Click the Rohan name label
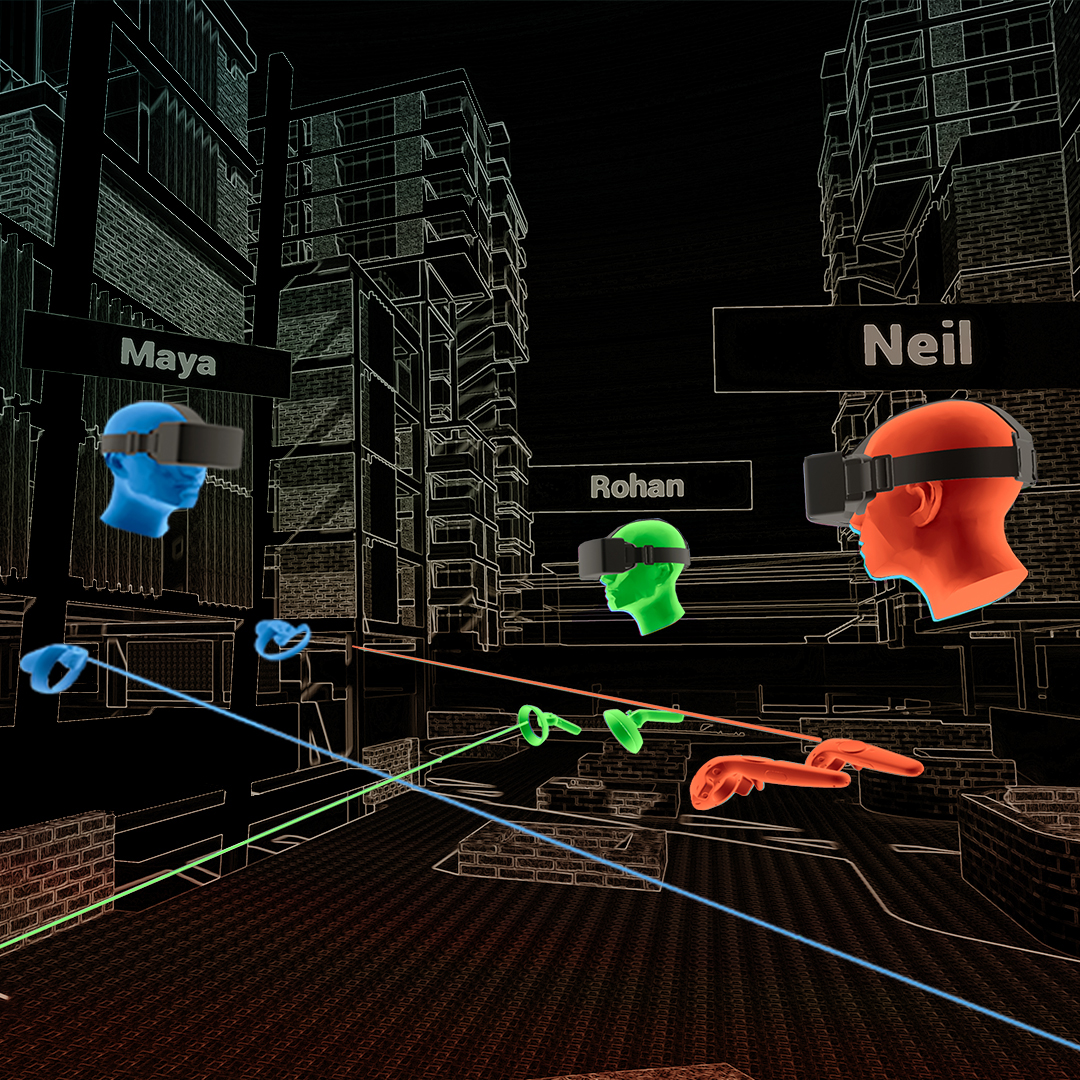 tap(638, 487)
